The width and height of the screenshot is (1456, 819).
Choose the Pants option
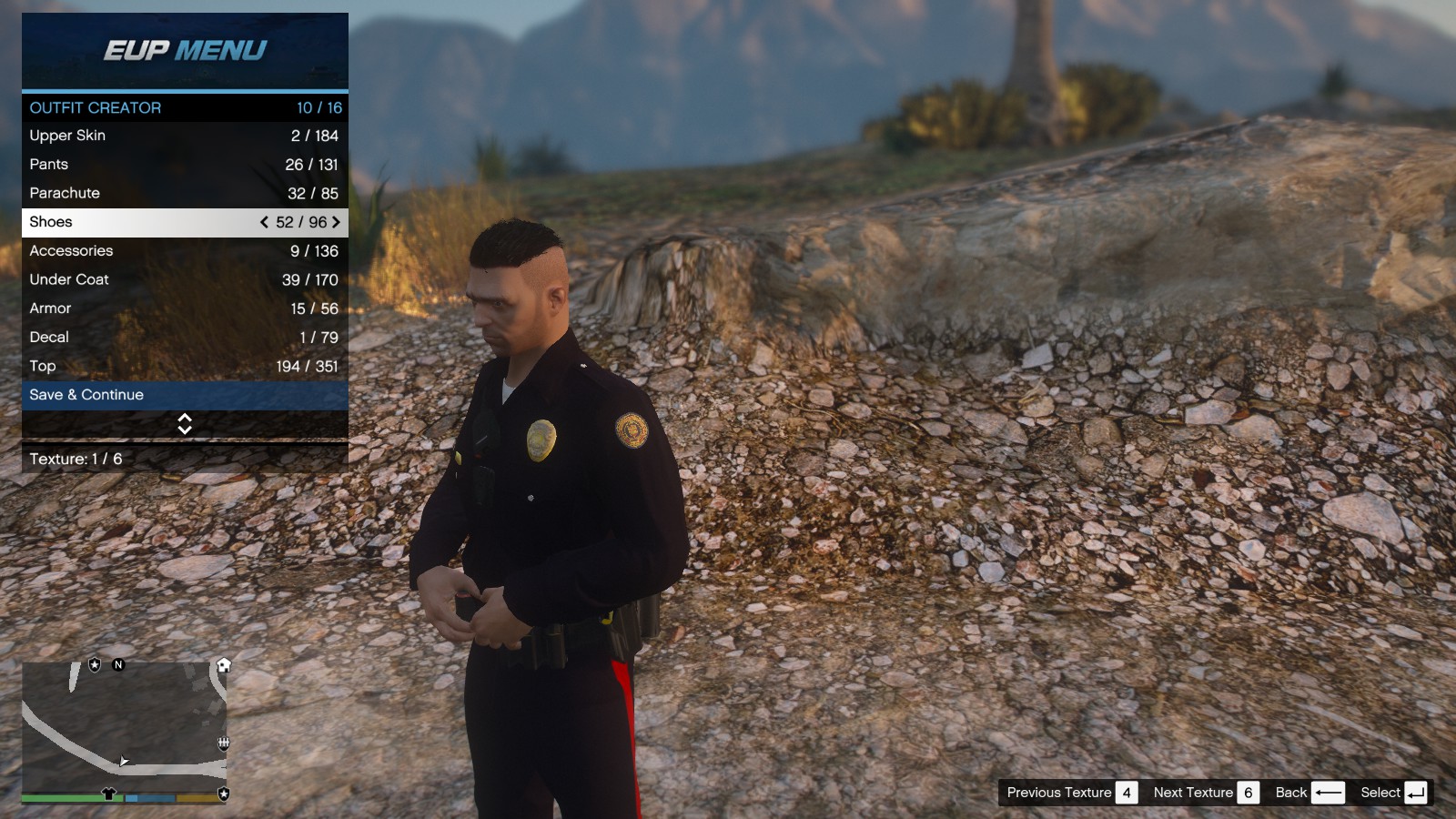[184, 165]
